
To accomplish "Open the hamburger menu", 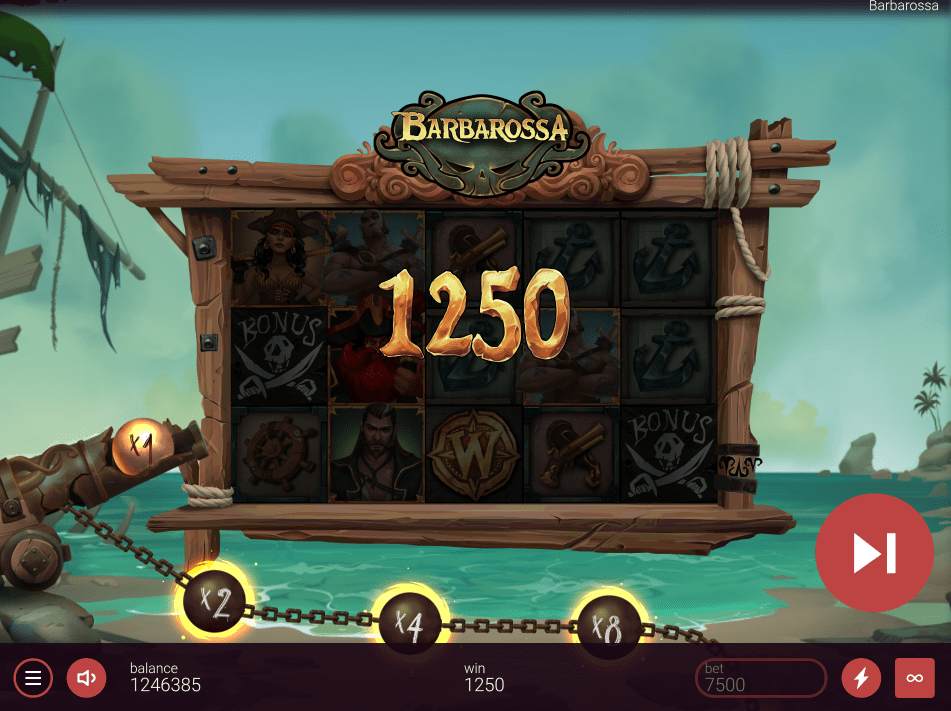I will (x=33, y=678).
